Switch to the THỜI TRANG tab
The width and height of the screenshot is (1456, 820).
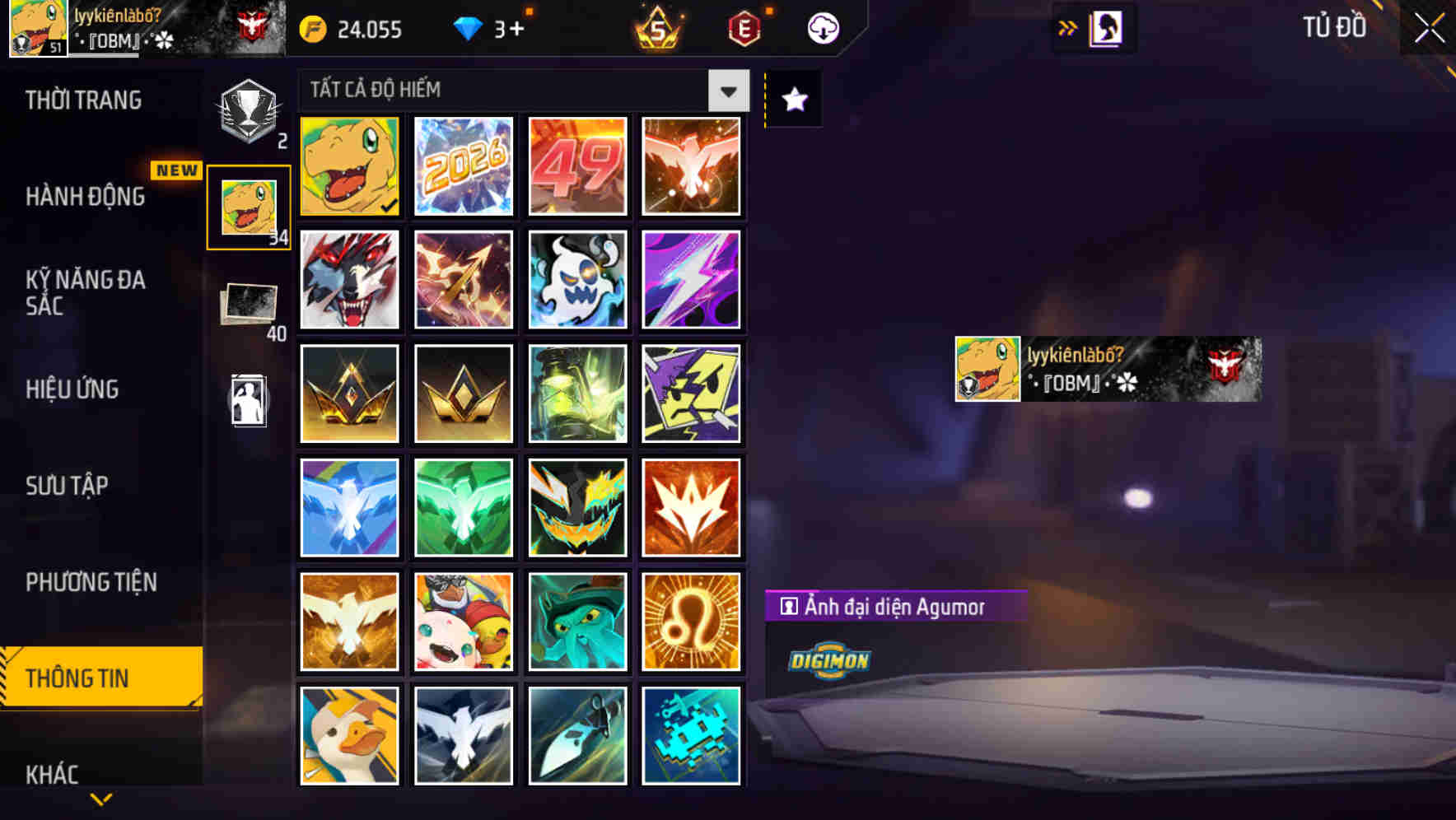(85, 100)
